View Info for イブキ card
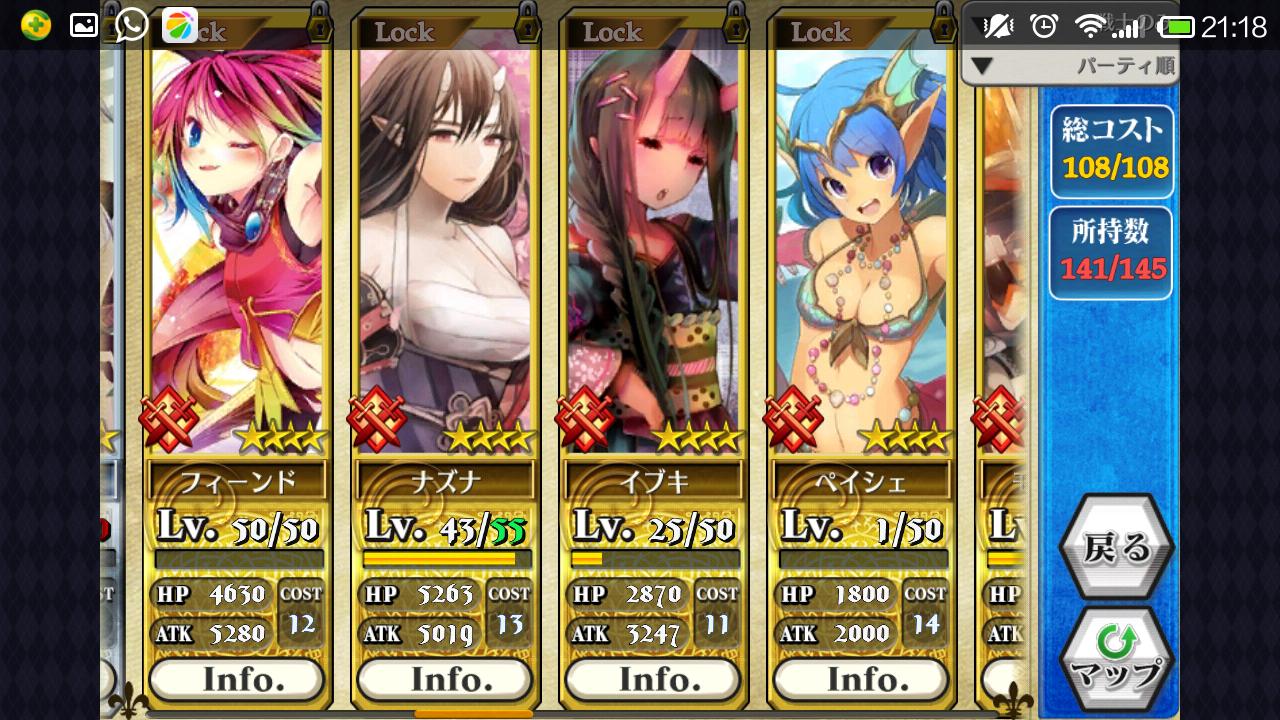The image size is (1280, 720). pos(653,680)
